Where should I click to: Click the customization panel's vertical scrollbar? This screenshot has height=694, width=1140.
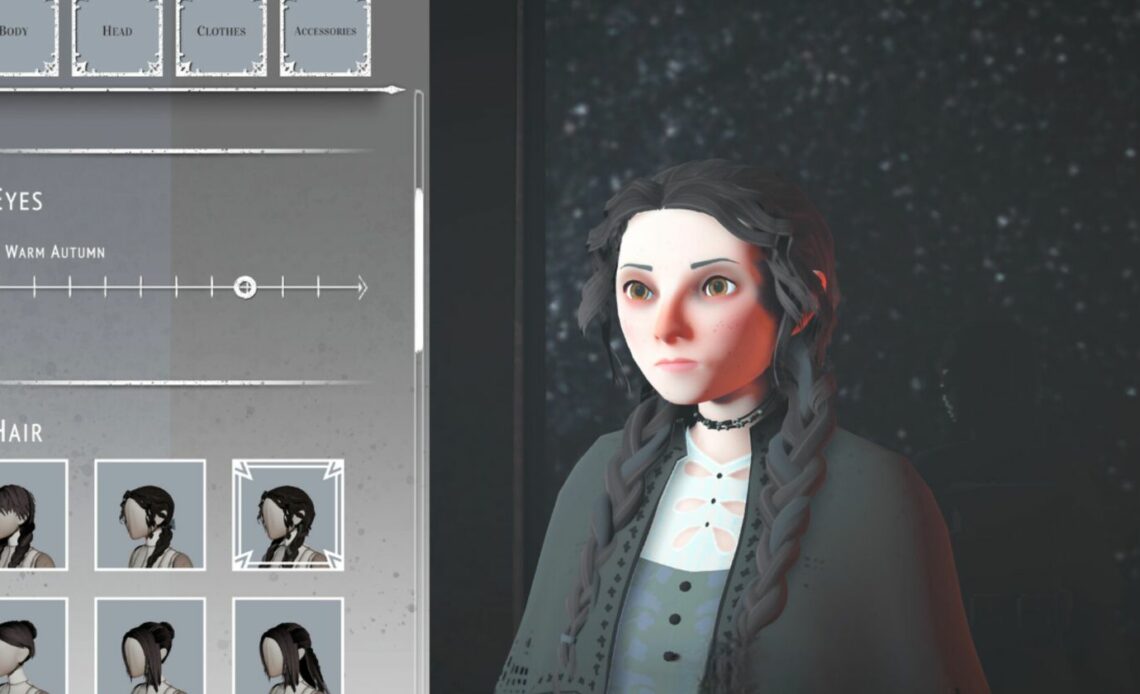click(418, 270)
